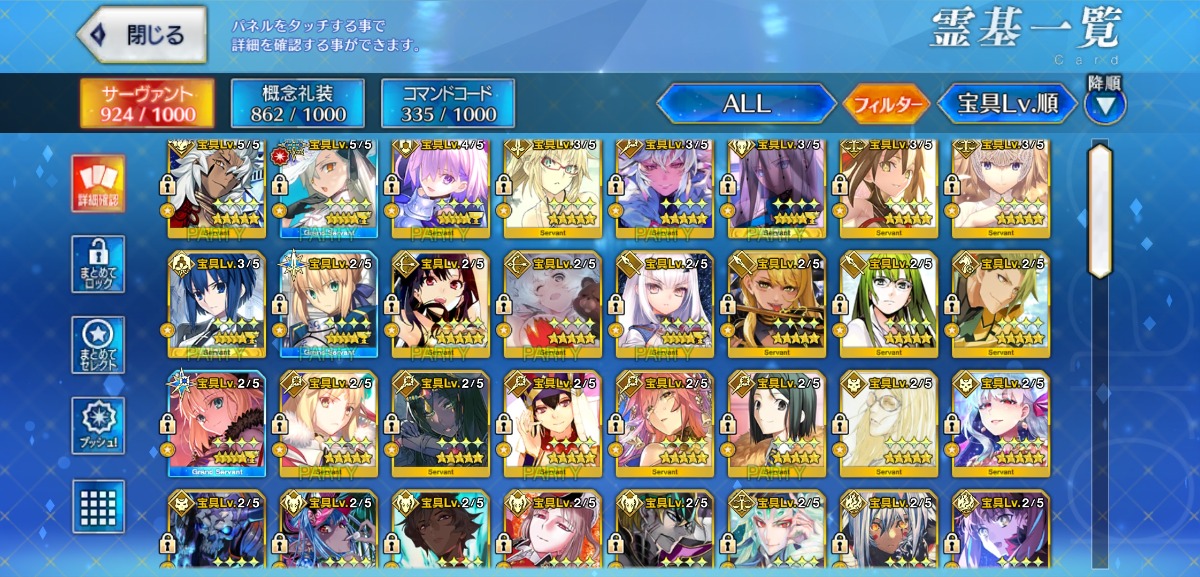Open the プッシュ! button
The width and height of the screenshot is (1200, 577).
tap(98, 427)
